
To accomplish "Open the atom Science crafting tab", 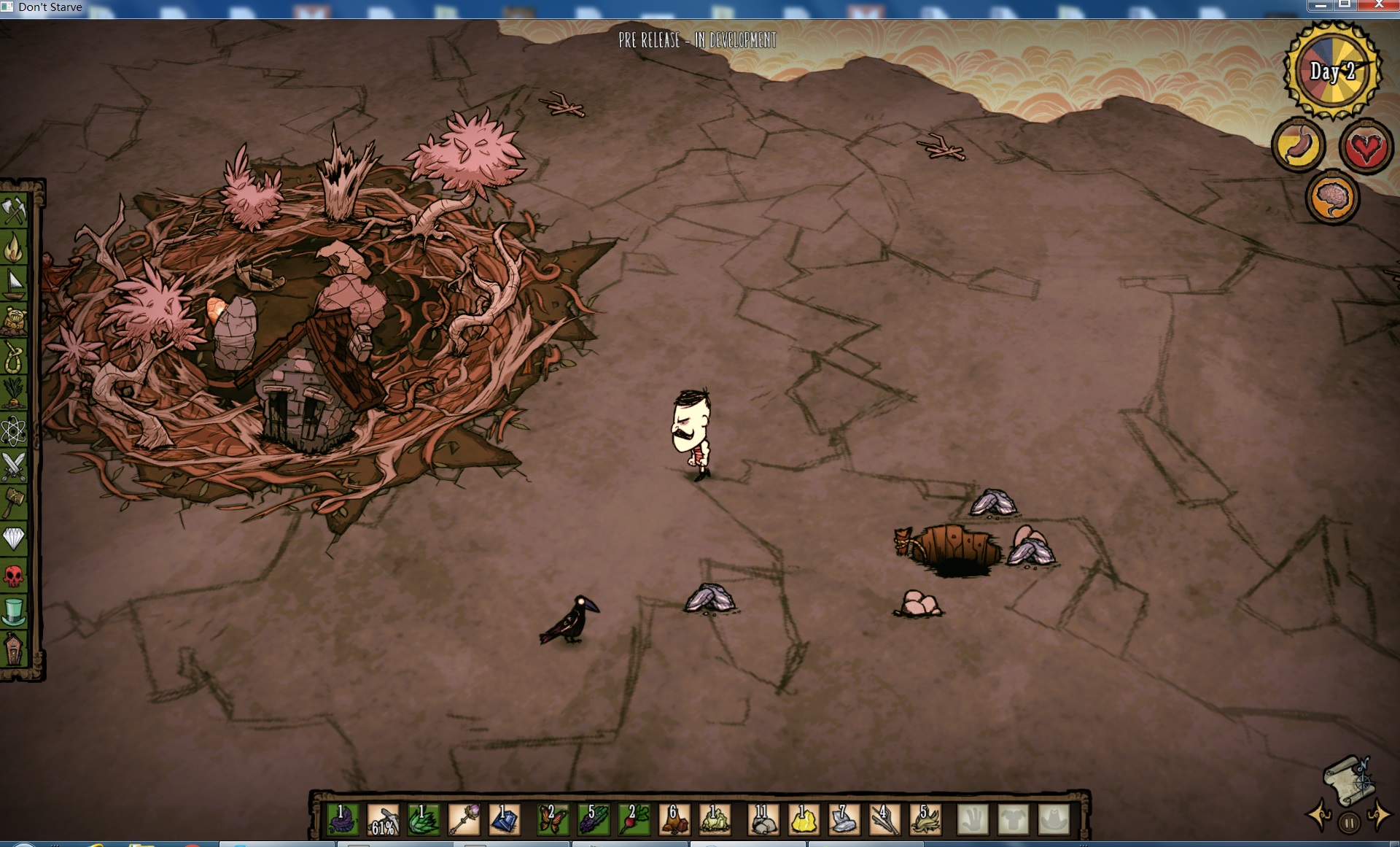I will click(x=14, y=430).
